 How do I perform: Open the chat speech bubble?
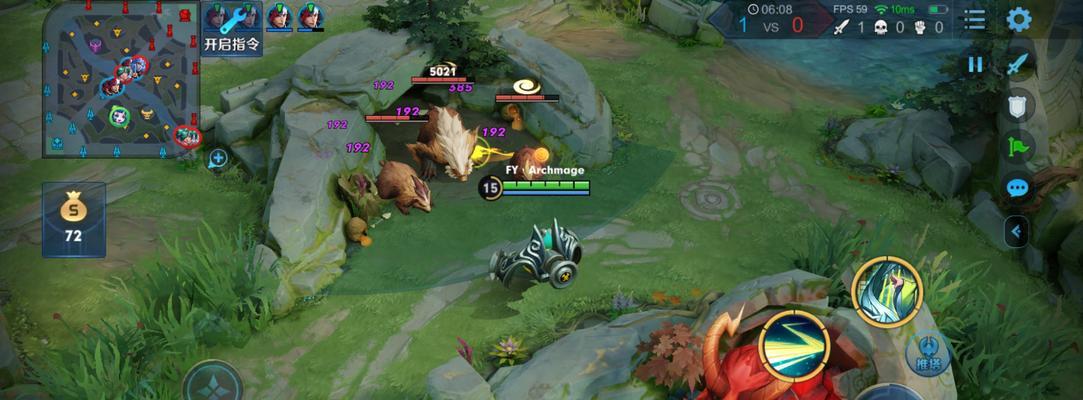1017,188
